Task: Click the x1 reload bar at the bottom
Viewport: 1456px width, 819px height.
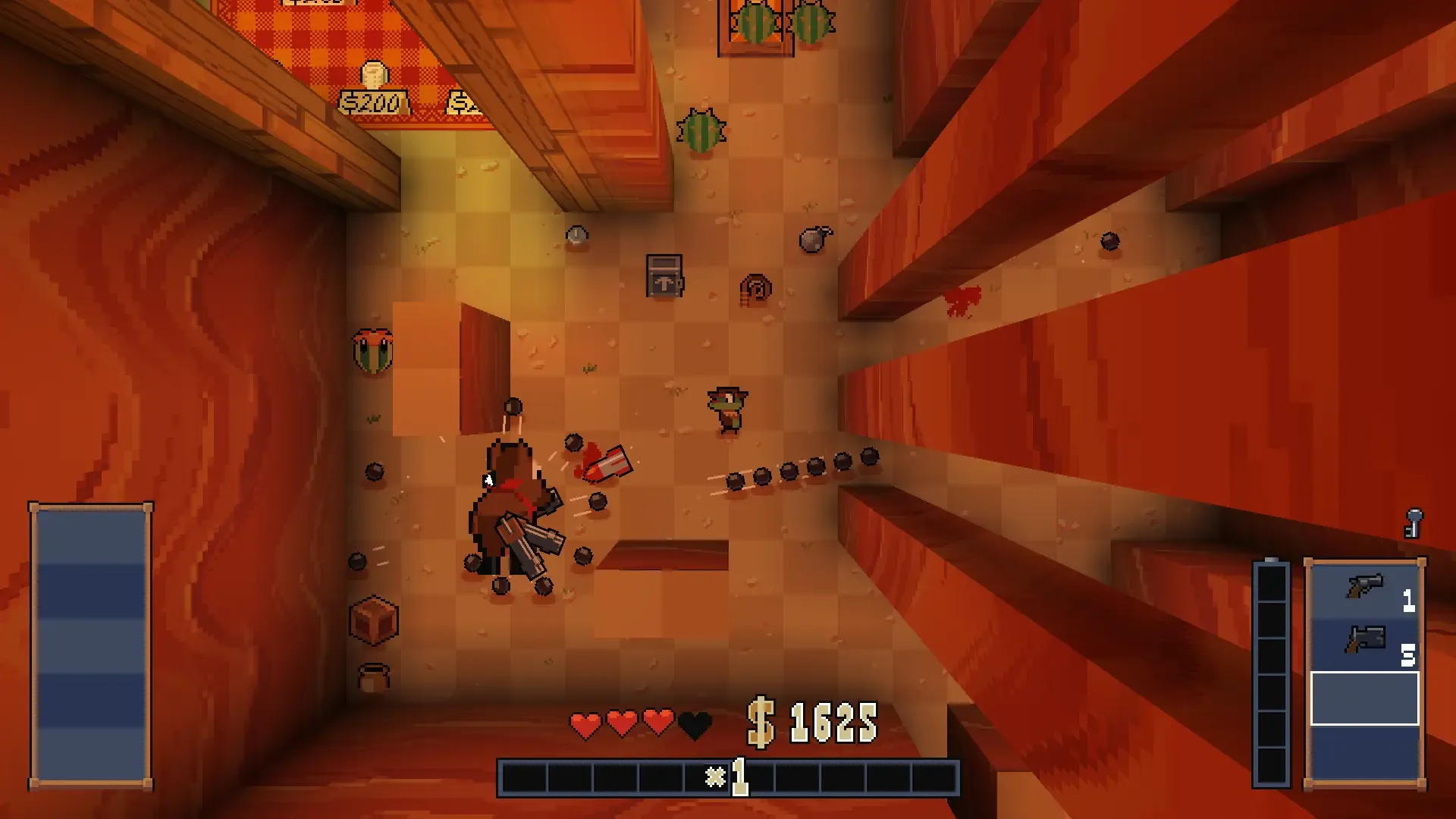Action: click(730, 774)
